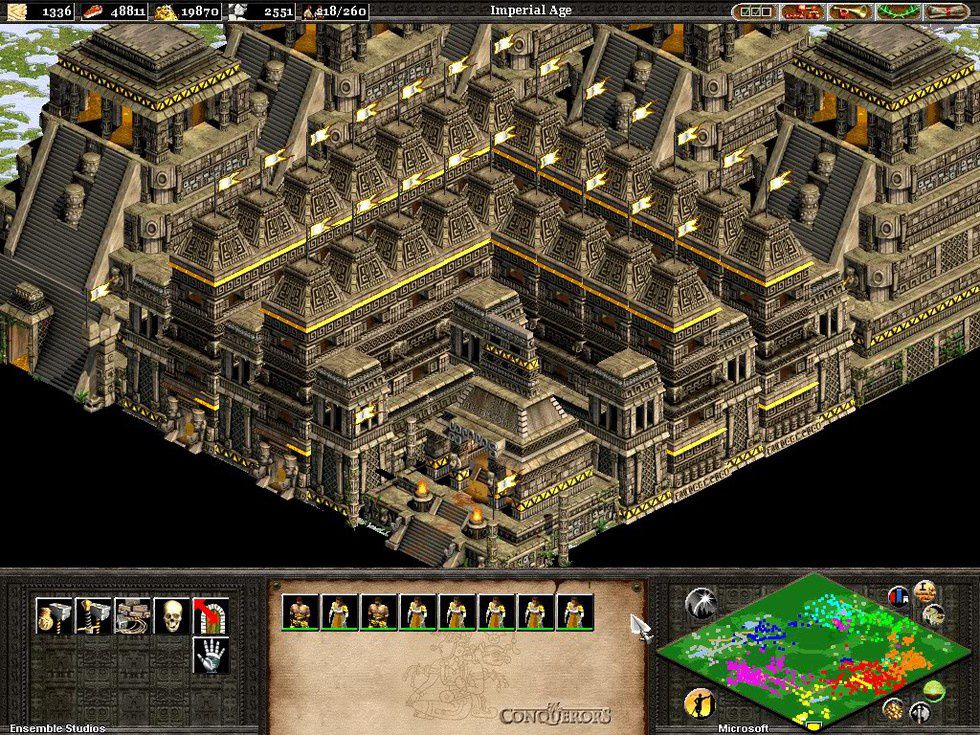Choose the military buildings hammer-and-sword command
This screenshot has width=980, height=735.
coord(93,616)
